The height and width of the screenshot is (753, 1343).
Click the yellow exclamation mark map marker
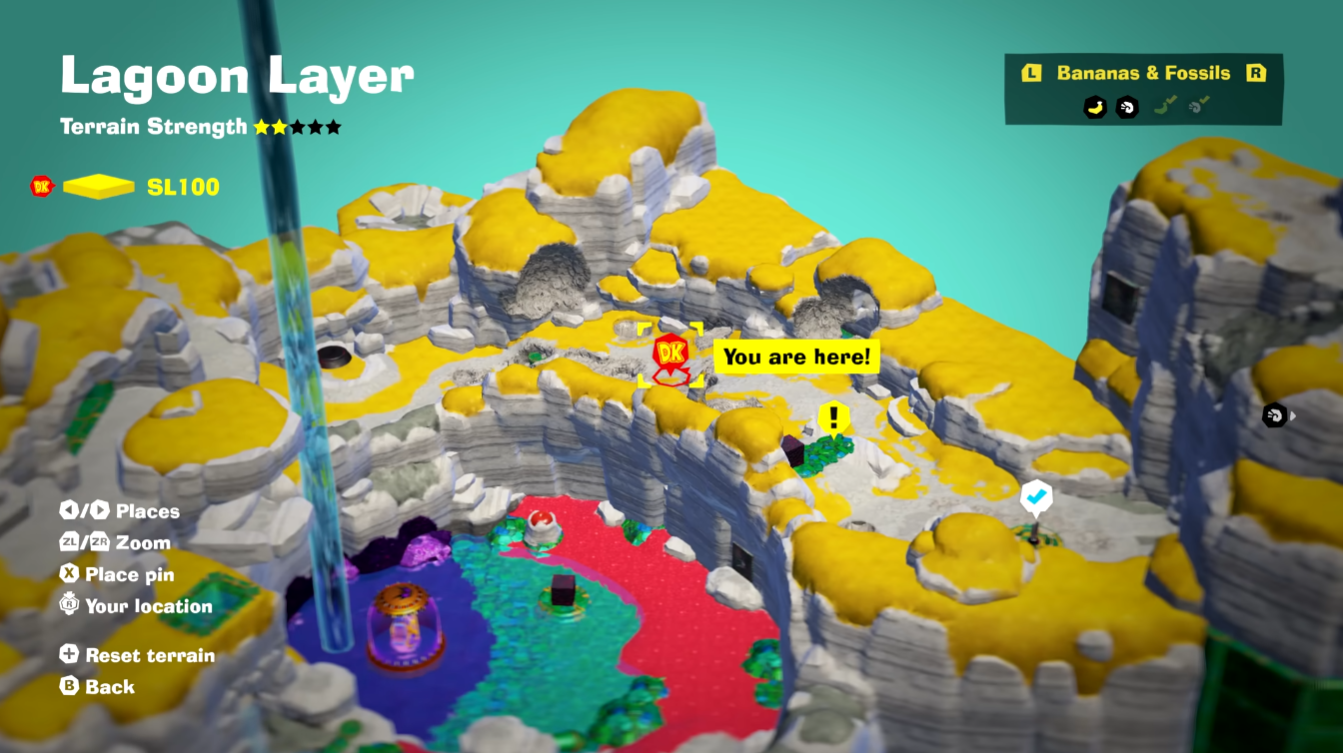click(832, 417)
